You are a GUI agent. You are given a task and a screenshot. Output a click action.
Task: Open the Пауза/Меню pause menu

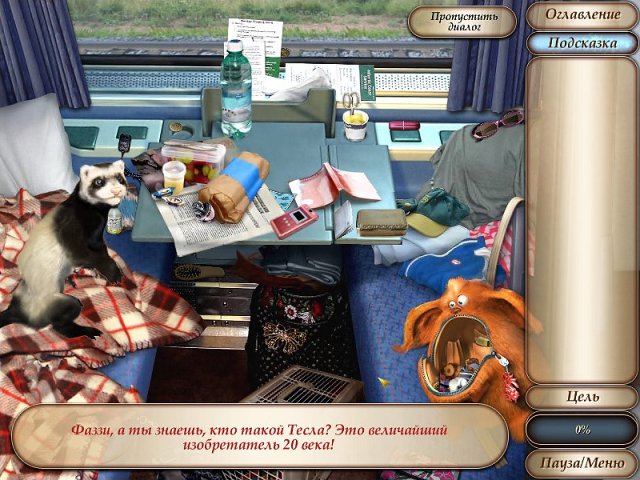(x=581, y=464)
